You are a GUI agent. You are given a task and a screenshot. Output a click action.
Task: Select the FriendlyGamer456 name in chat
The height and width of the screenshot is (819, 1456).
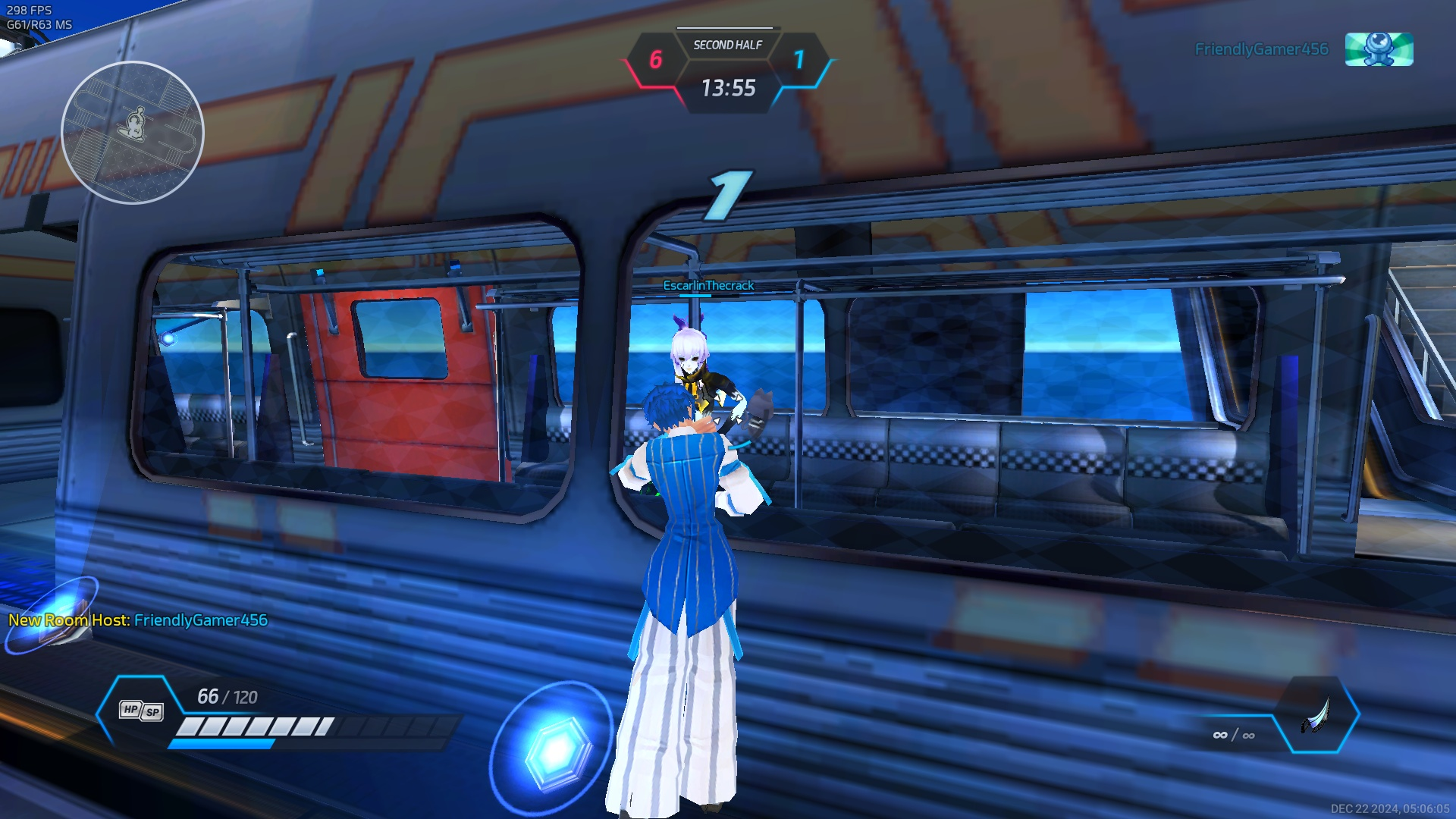201,620
